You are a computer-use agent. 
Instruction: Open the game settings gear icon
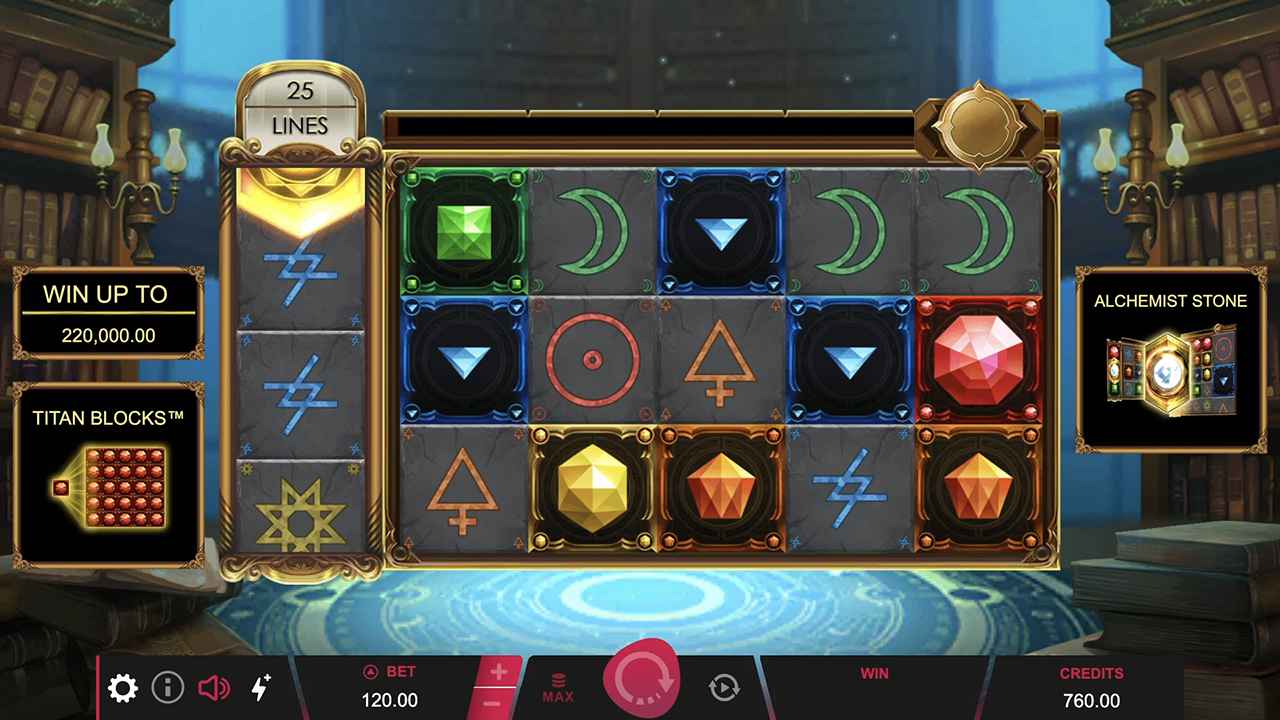[x=122, y=688]
